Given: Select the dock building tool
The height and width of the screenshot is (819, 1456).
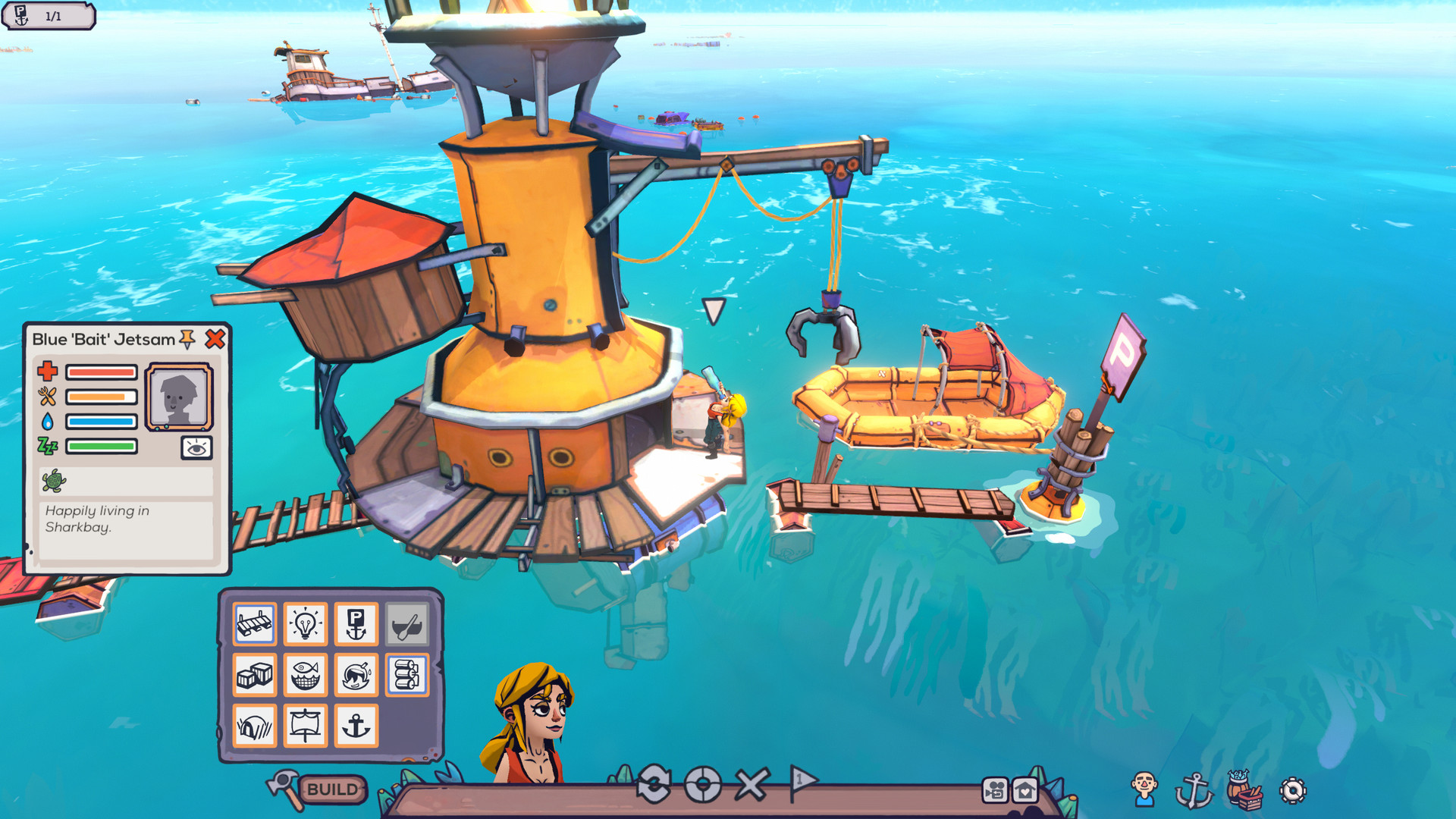Looking at the screenshot, I should 256,625.
